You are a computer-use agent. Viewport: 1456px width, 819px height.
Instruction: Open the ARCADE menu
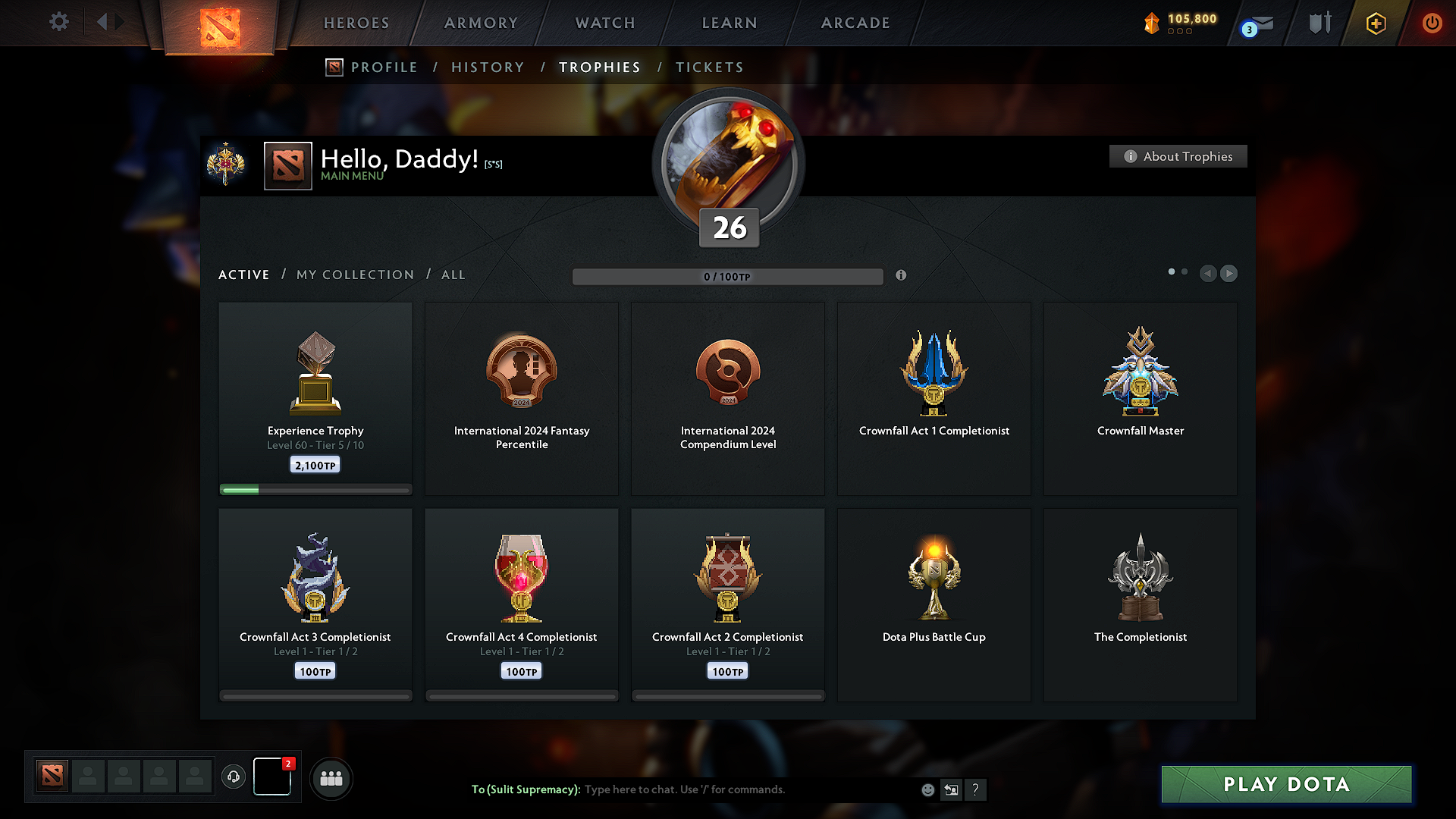pyautogui.click(x=855, y=23)
